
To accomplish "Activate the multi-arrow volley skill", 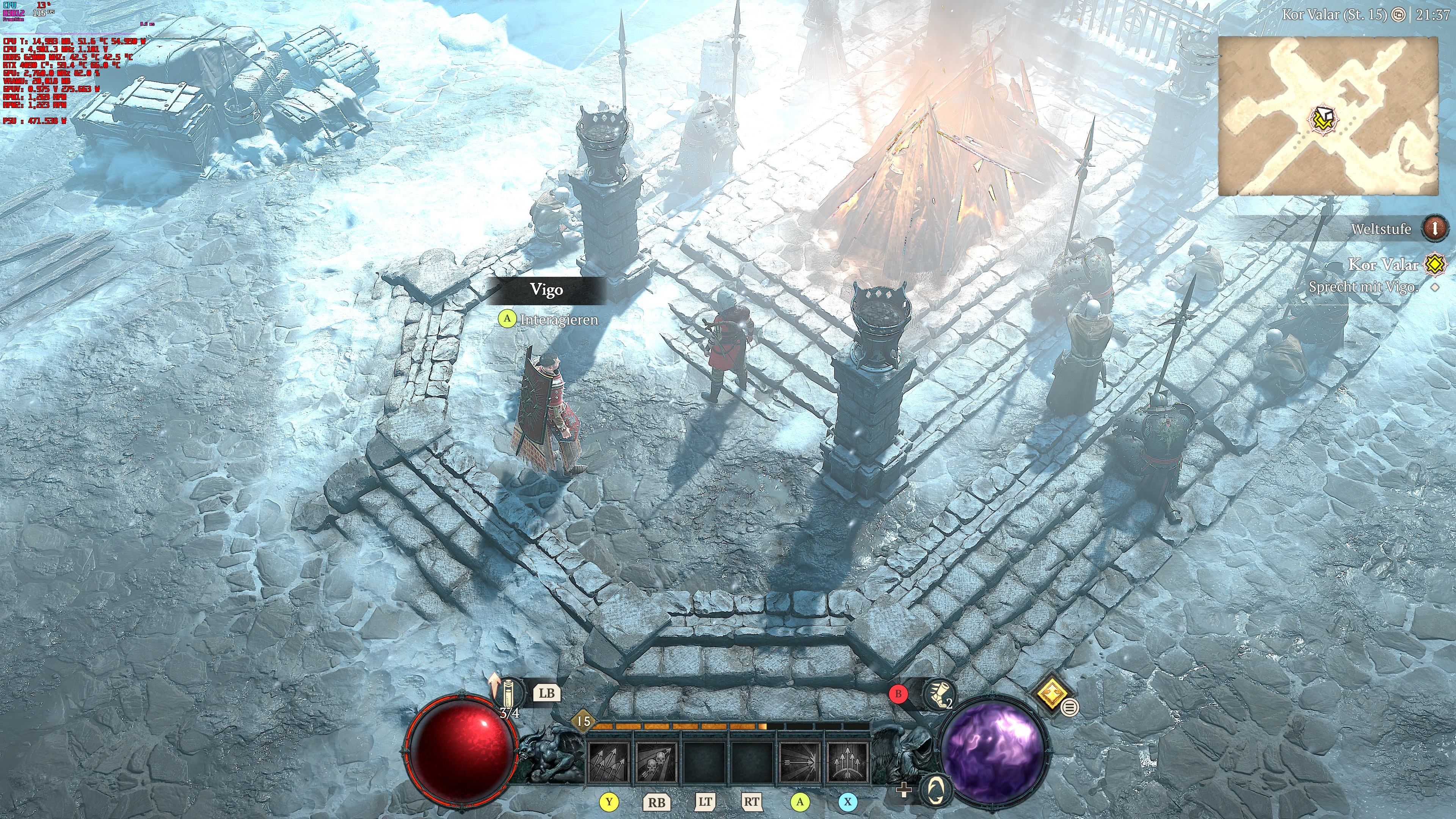I will click(608, 762).
